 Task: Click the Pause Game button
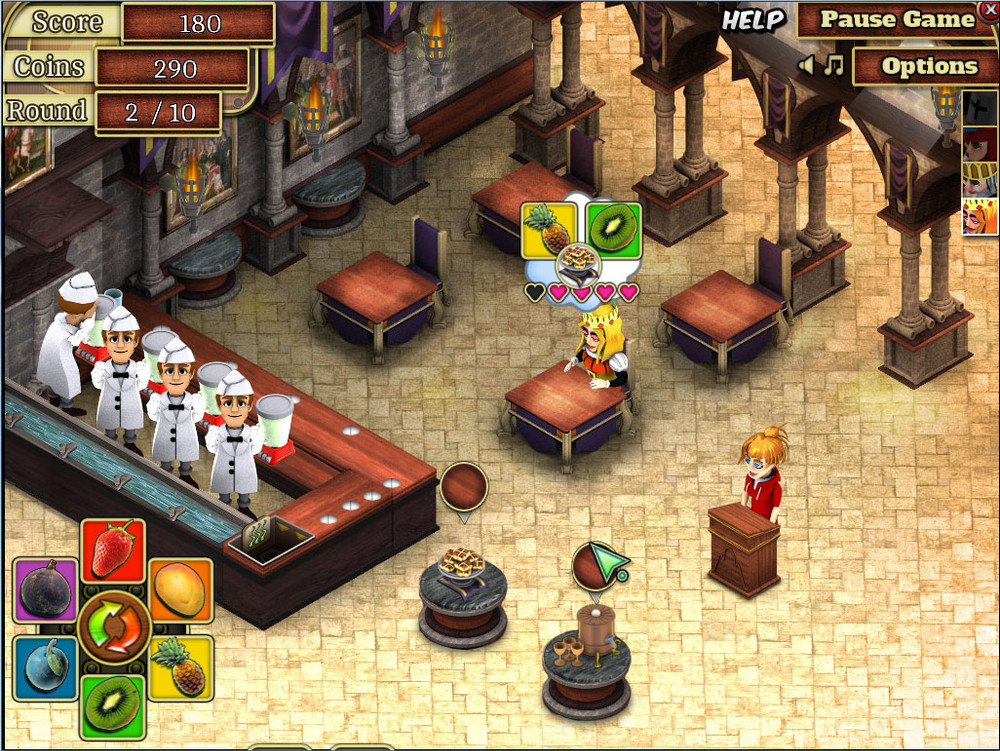point(896,20)
